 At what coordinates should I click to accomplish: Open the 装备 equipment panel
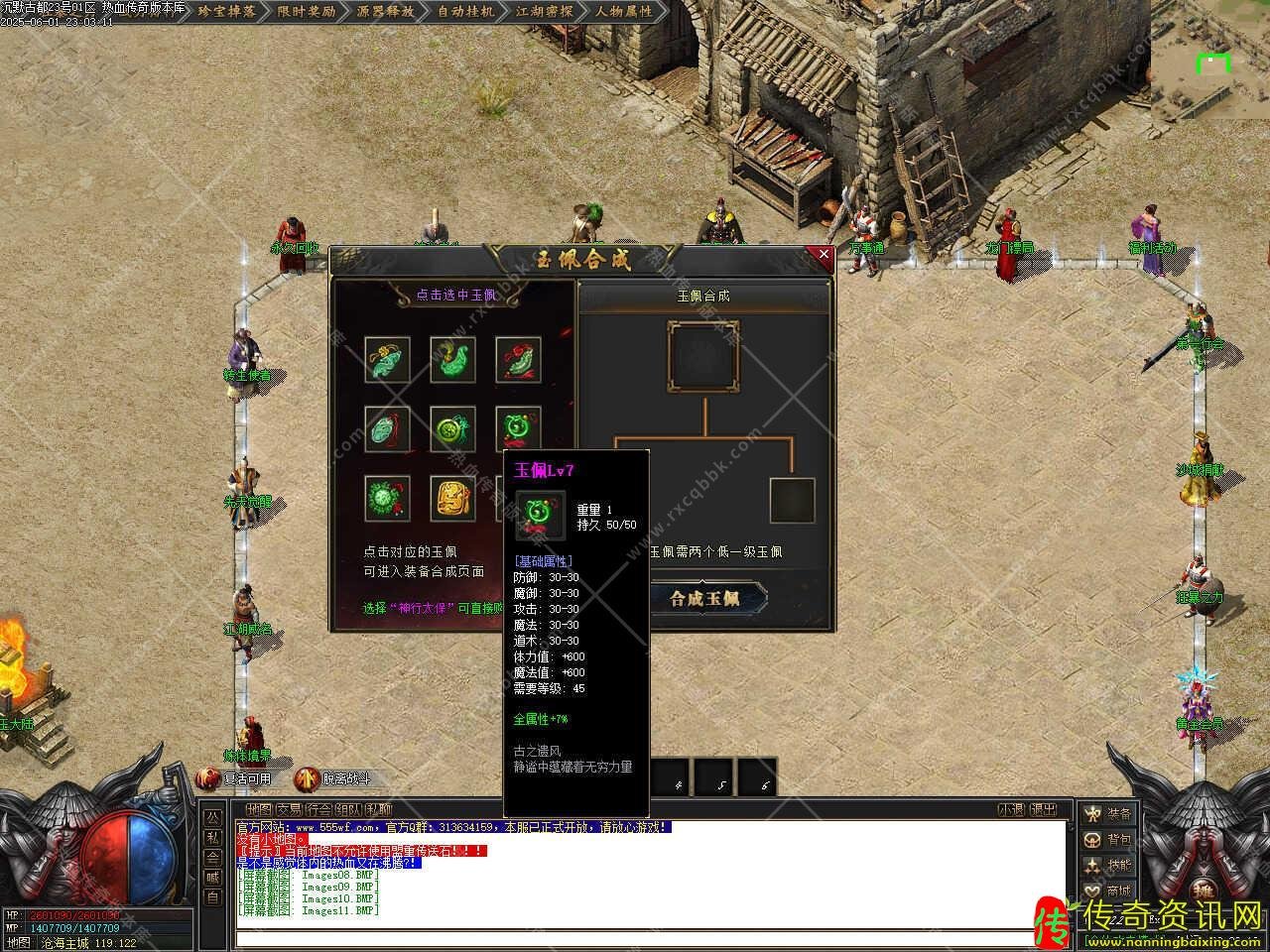click(x=1108, y=814)
